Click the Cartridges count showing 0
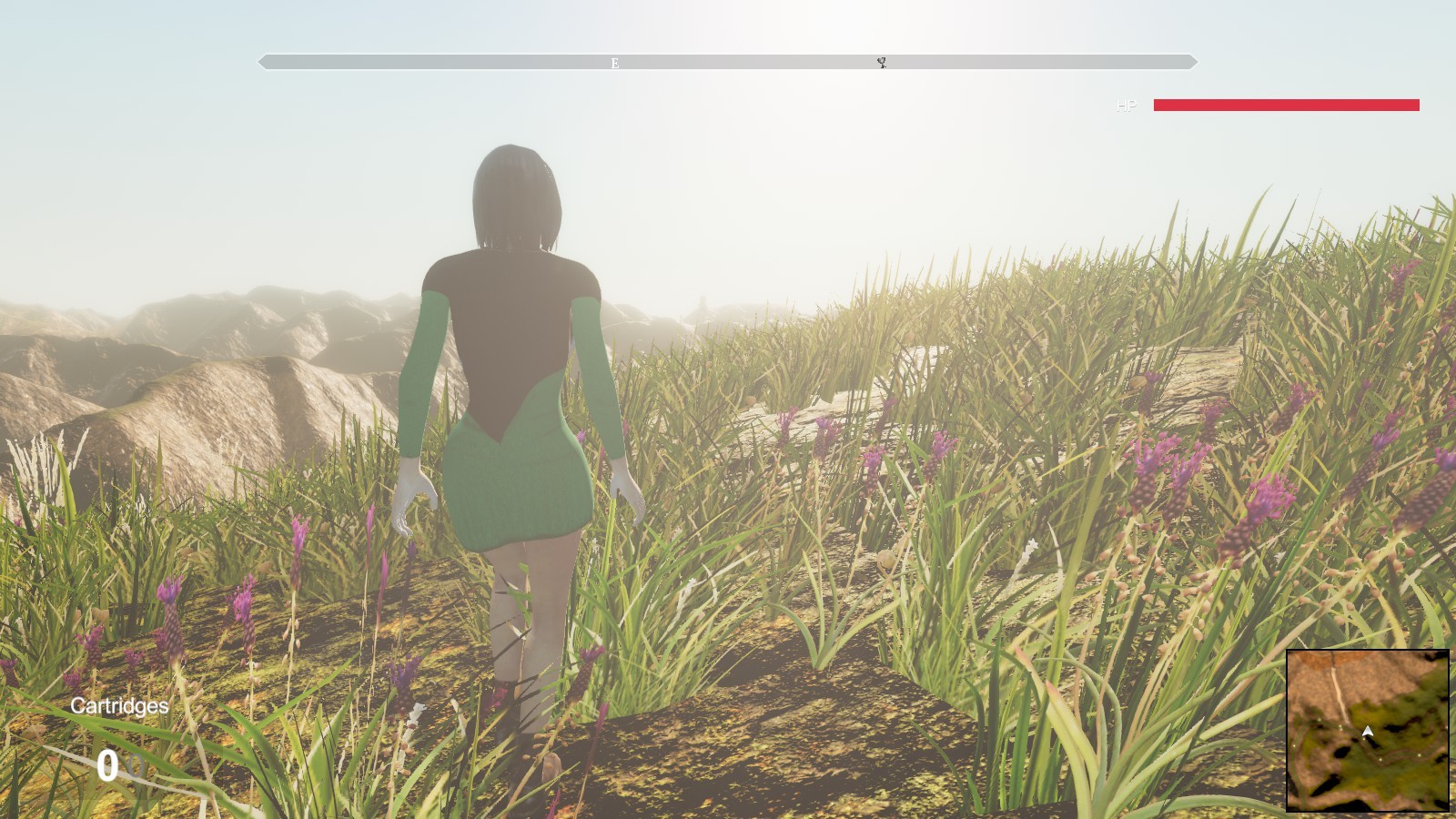 pos(109,765)
